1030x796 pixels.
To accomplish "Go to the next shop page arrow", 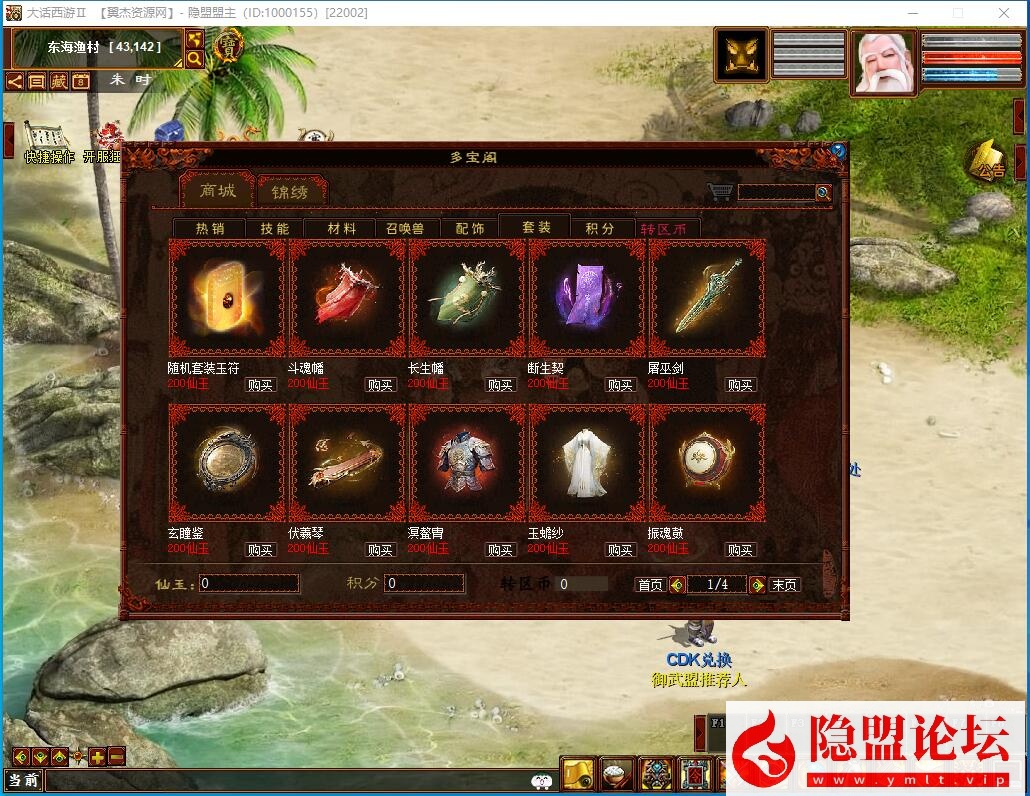I will (757, 585).
